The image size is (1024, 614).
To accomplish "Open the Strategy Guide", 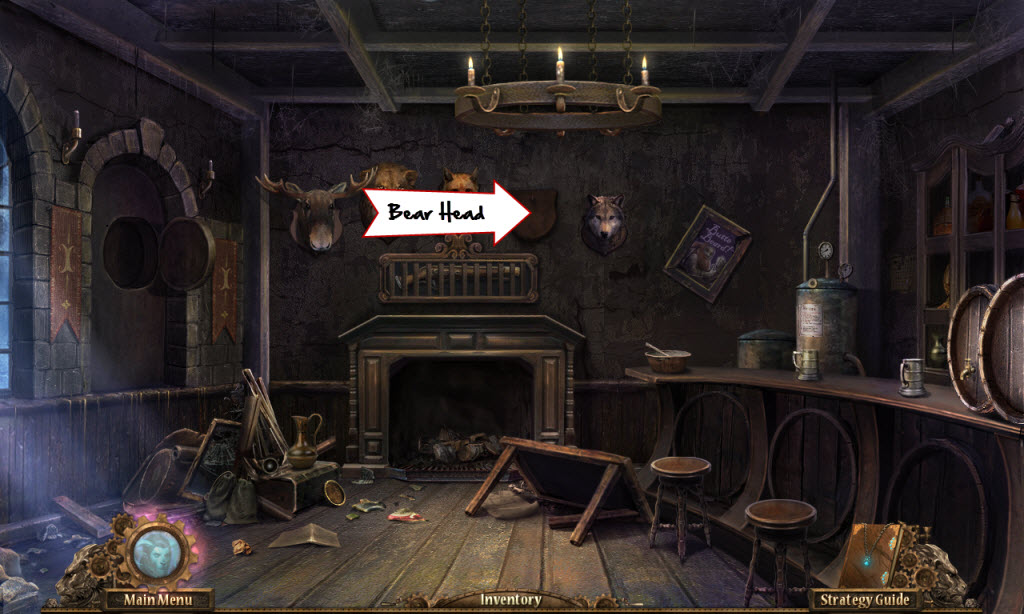I will click(x=866, y=600).
